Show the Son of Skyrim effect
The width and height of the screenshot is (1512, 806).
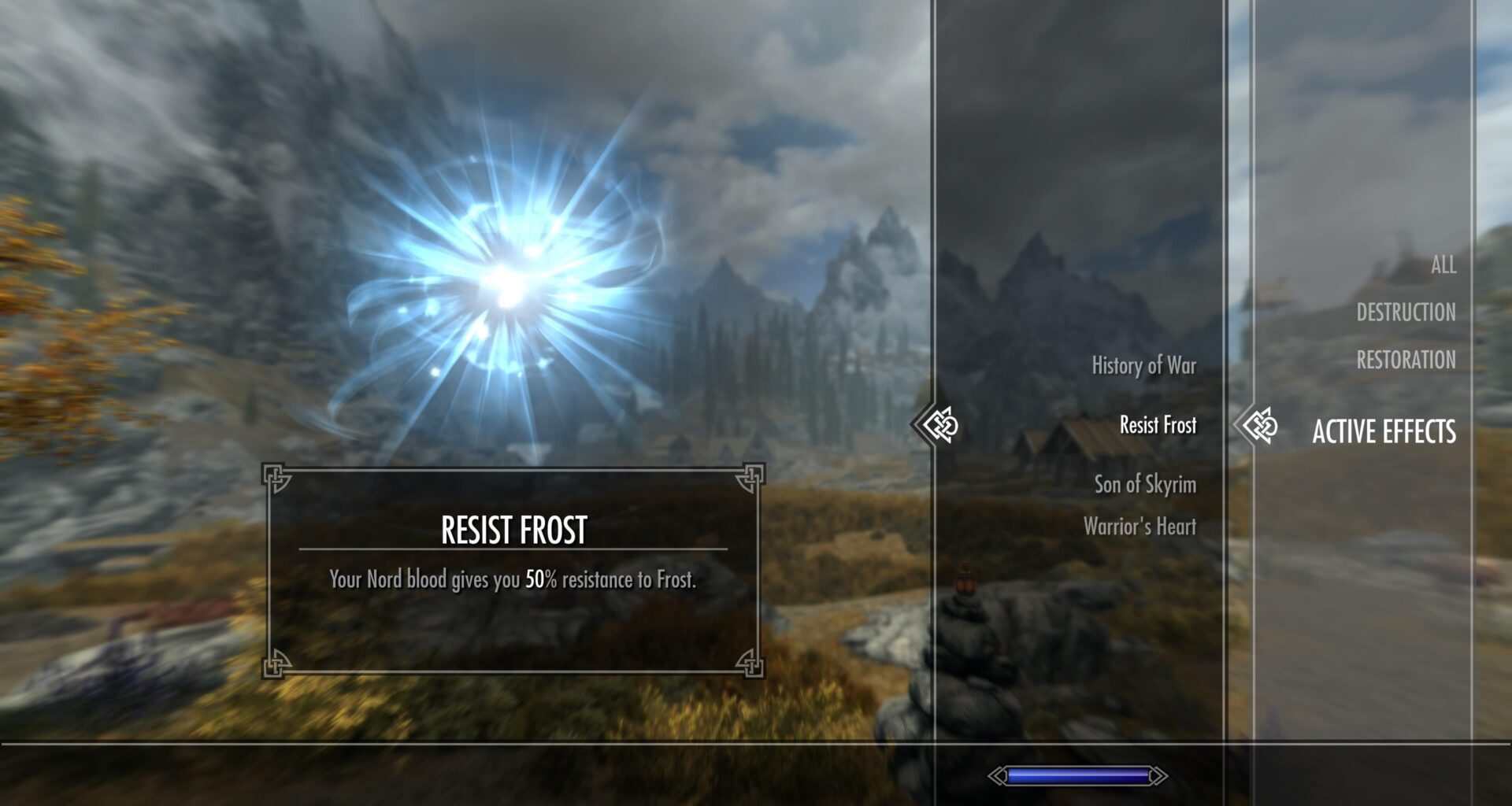pyautogui.click(x=1144, y=484)
